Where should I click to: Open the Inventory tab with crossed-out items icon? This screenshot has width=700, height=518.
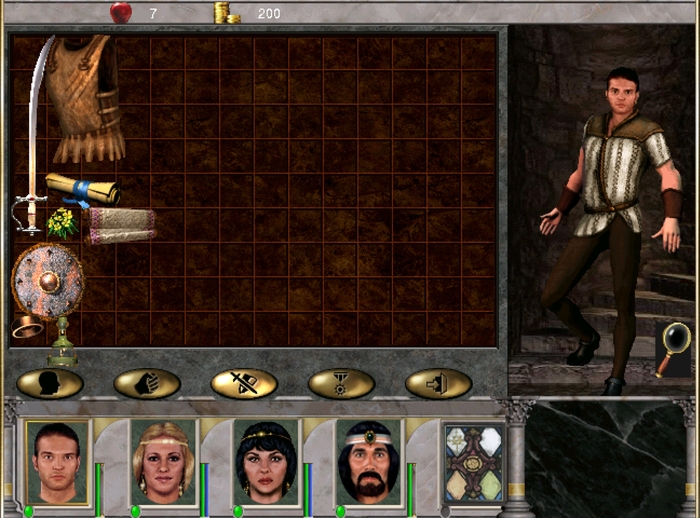pos(244,383)
